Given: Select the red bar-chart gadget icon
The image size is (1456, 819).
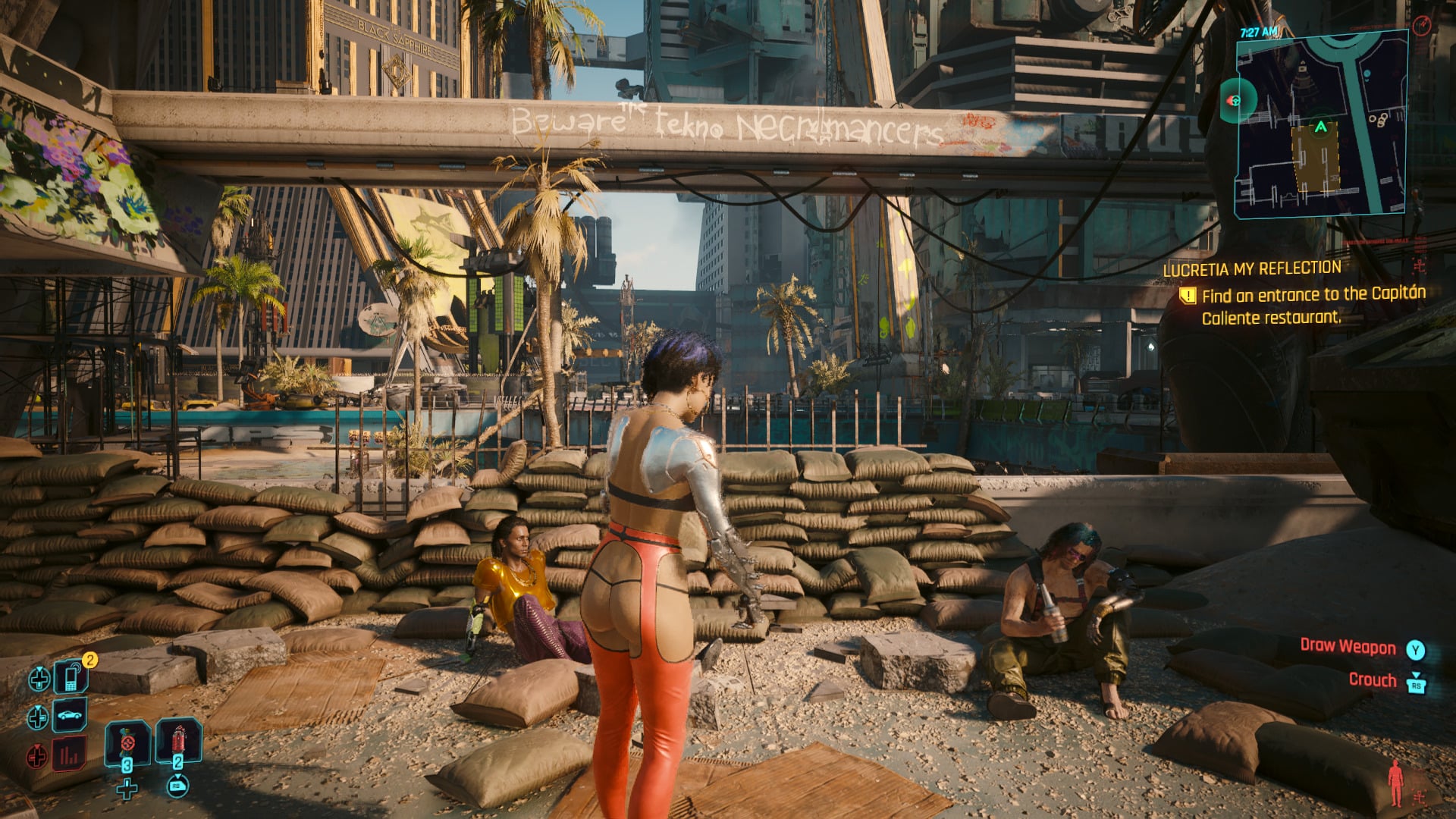Looking at the screenshot, I should tap(68, 755).
